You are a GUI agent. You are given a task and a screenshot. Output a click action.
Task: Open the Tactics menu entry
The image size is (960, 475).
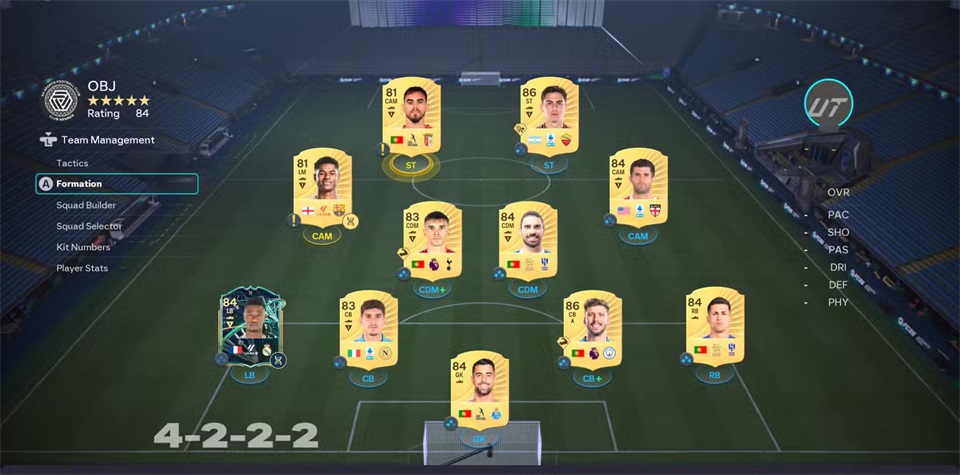coord(72,163)
